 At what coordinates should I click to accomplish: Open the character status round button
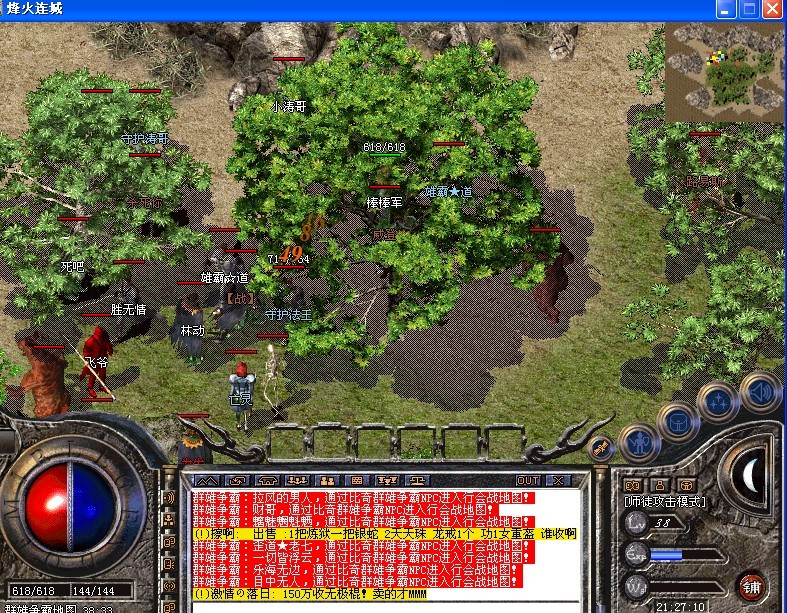pos(638,440)
